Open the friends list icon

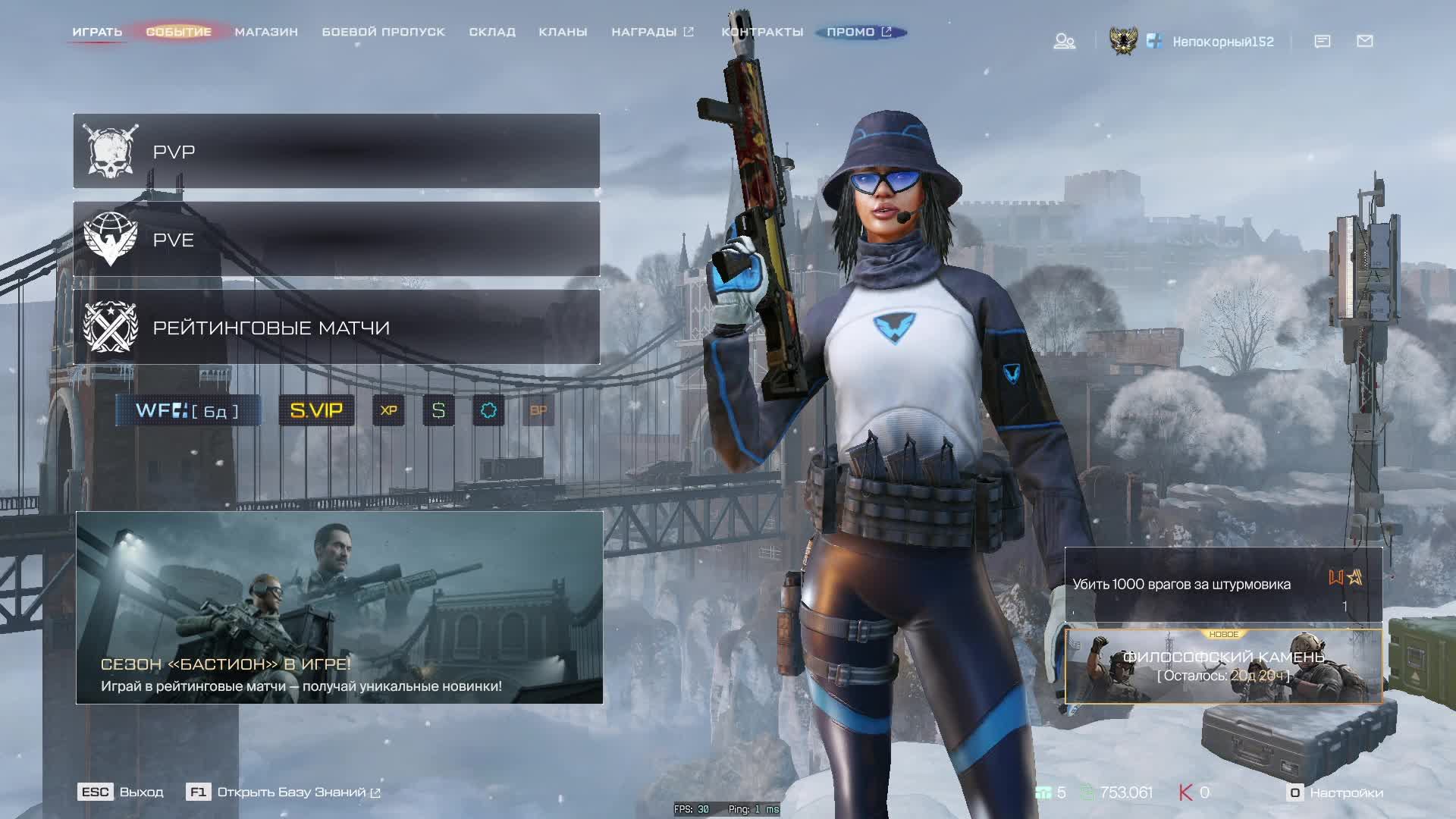pyautogui.click(x=1064, y=41)
